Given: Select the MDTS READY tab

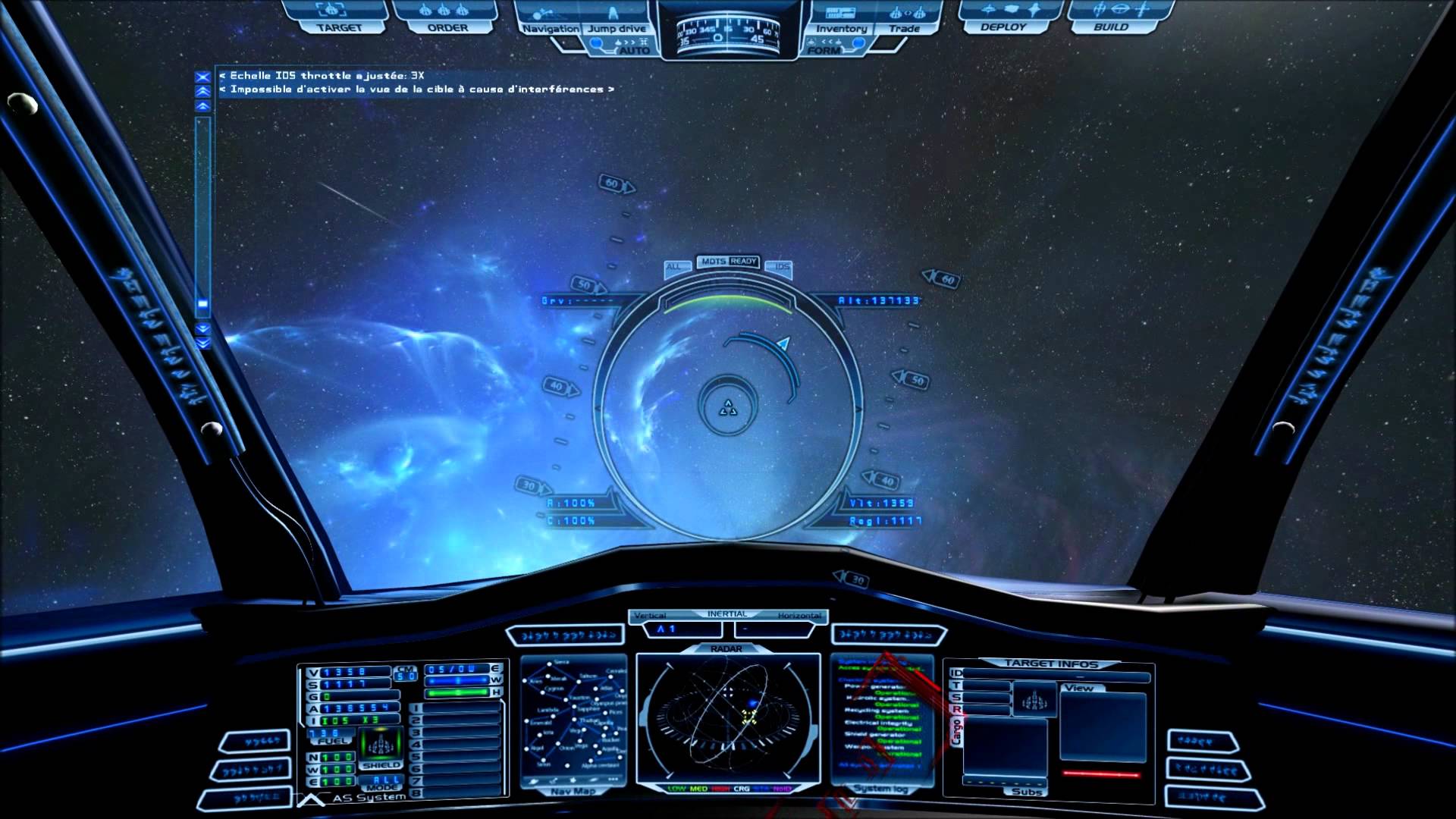Looking at the screenshot, I should coord(728,261).
